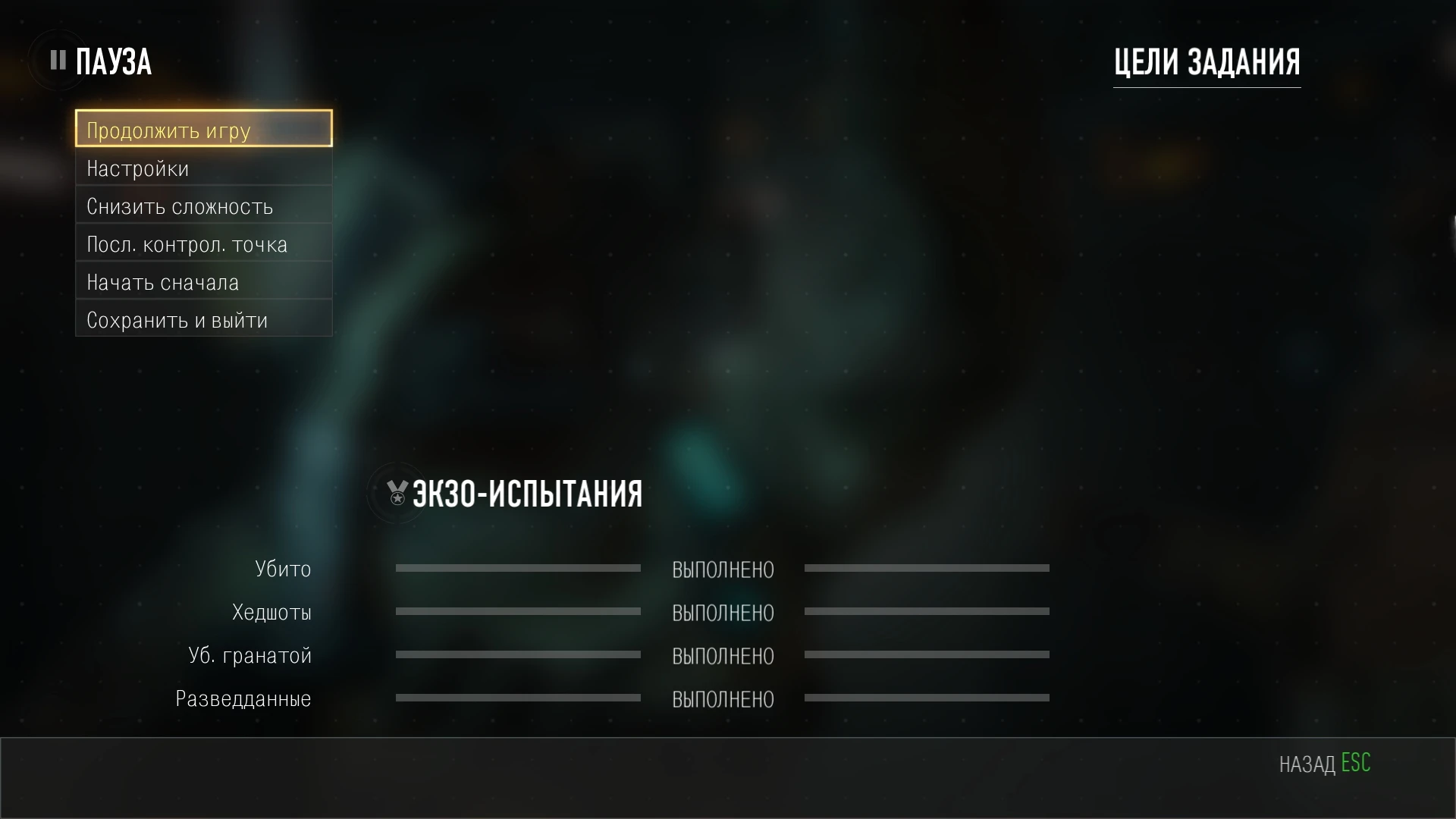Screen dimensions: 1456x819
Task: Click ВЫПОЛНЕНО beside Разведданные
Action: (723, 700)
